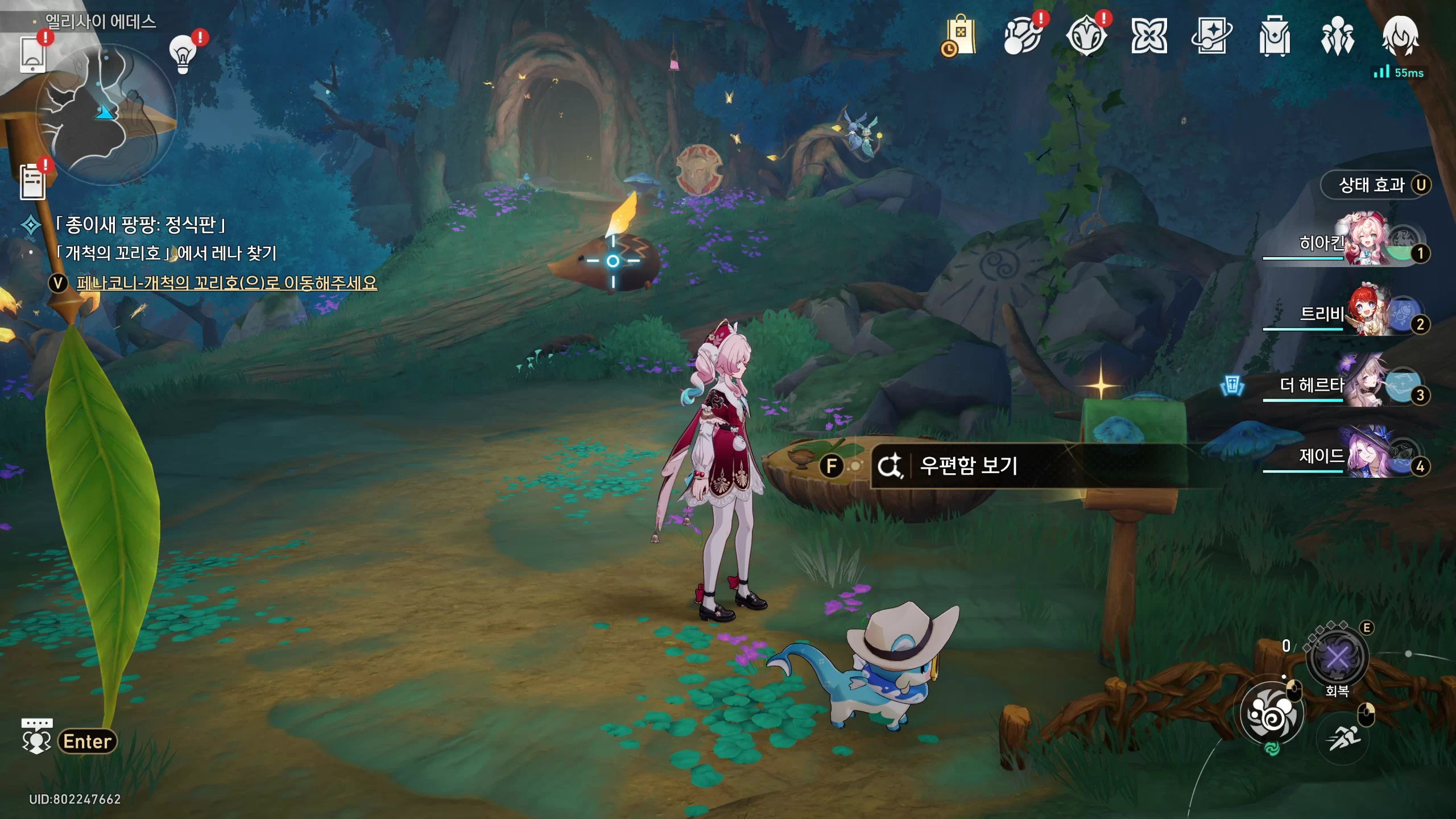Open the star book guide icon

click(1211, 36)
